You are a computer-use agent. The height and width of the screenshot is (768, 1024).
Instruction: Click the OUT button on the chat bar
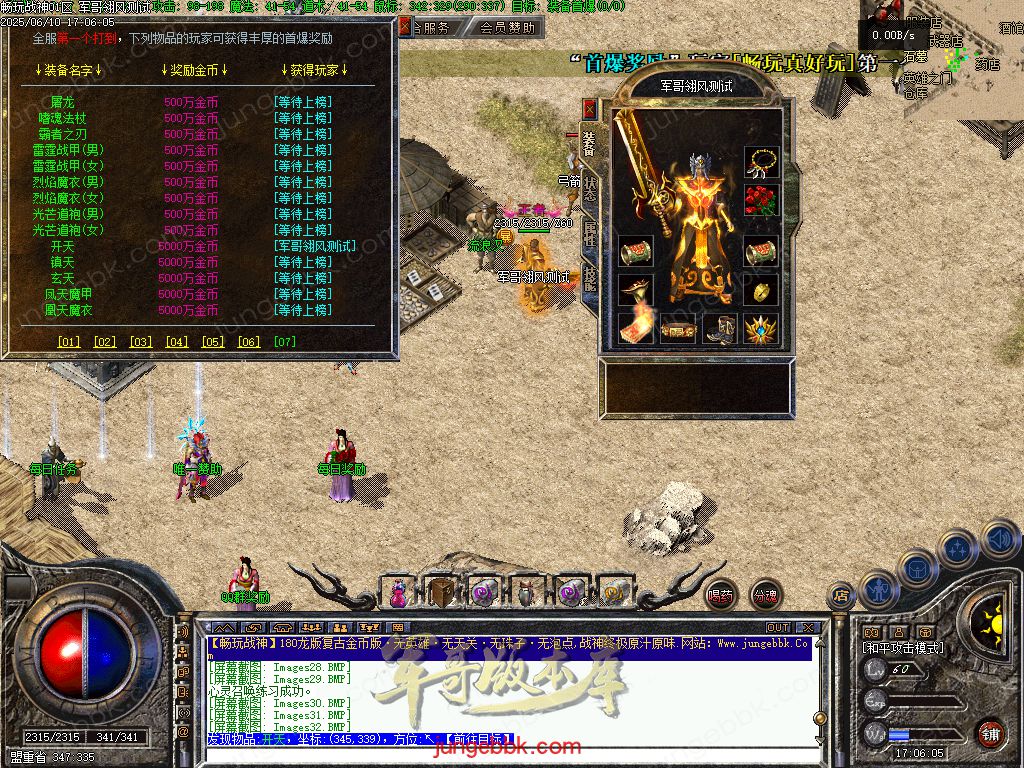pyautogui.click(x=778, y=628)
